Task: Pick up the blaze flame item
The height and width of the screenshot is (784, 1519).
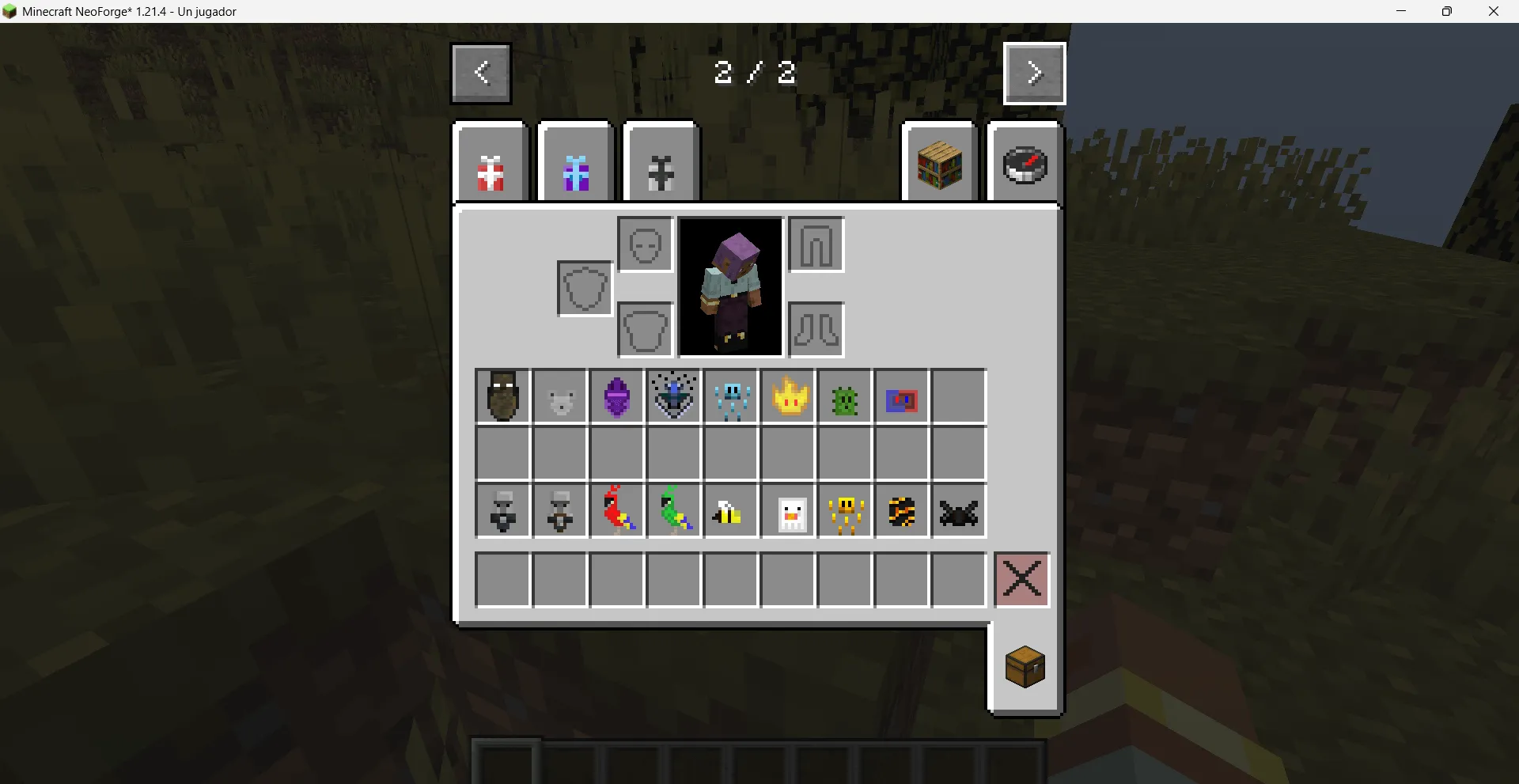Action: 787,396
